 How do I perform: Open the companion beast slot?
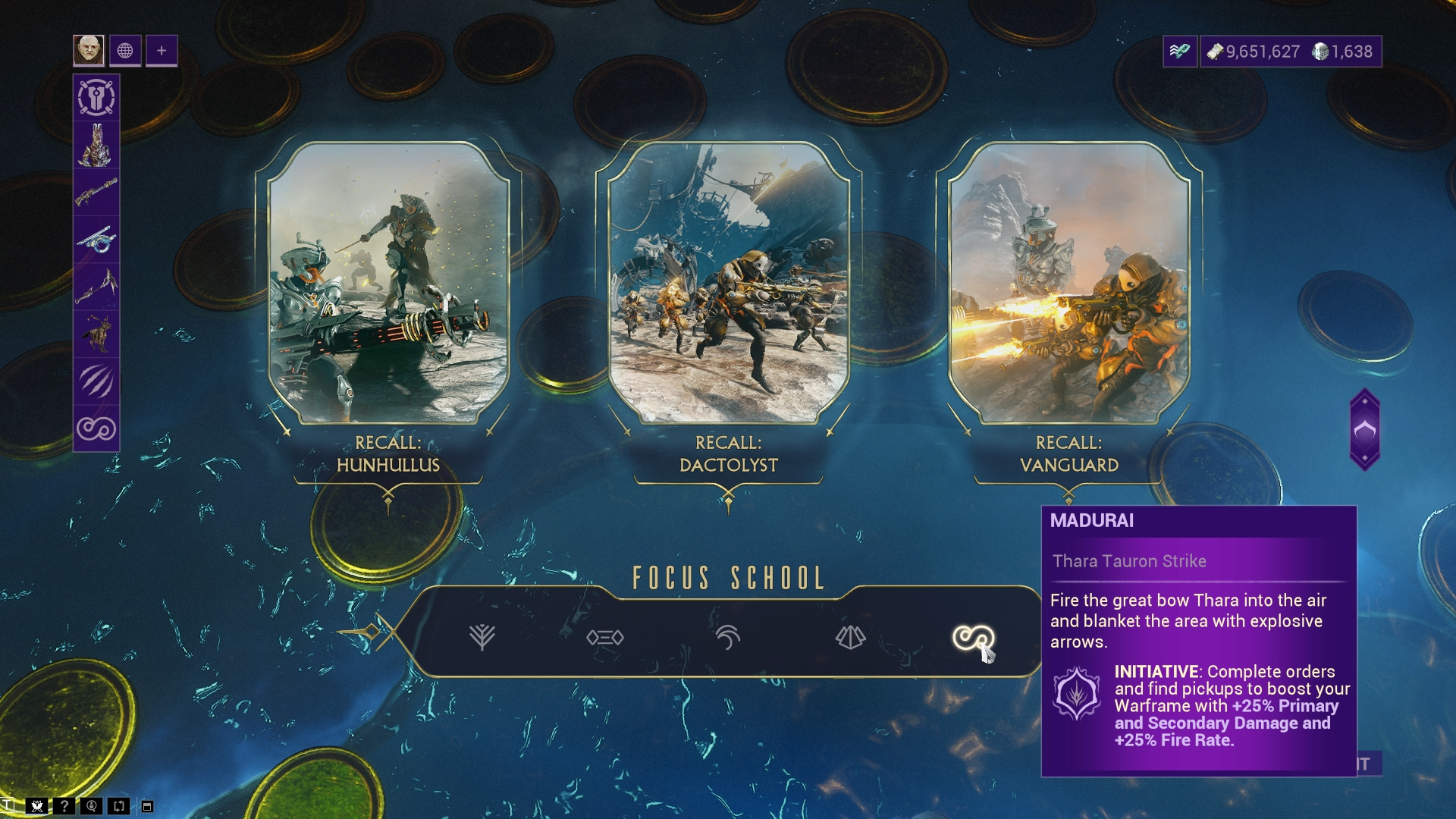point(96,334)
